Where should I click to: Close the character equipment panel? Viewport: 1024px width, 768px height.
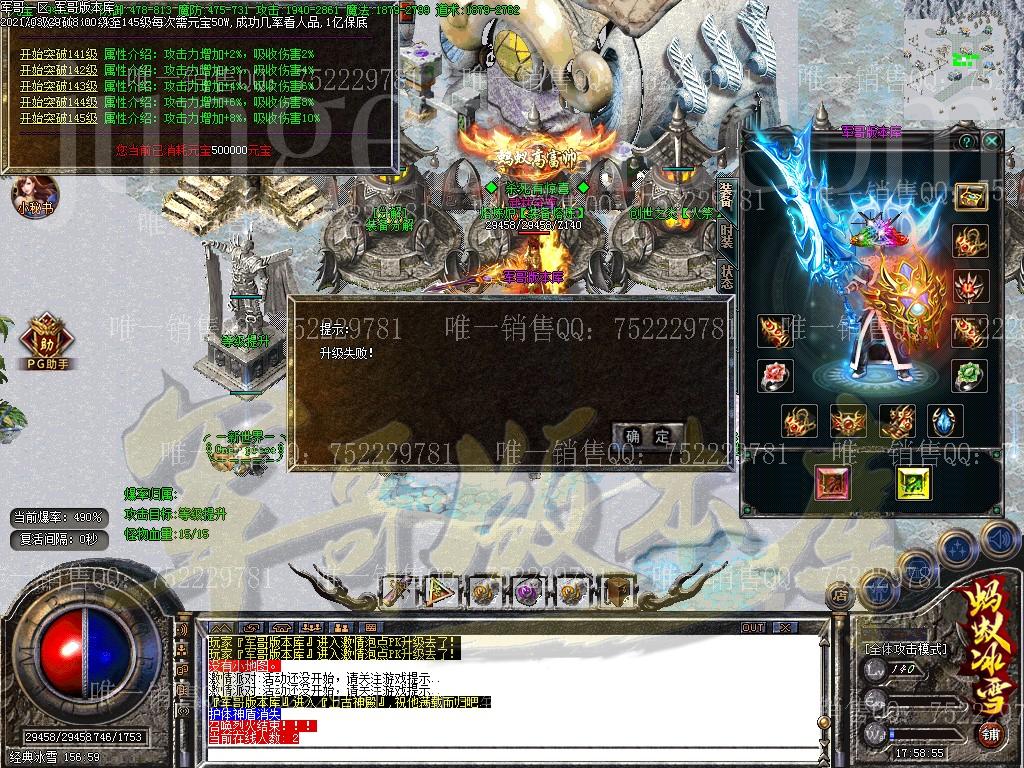[991, 141]
